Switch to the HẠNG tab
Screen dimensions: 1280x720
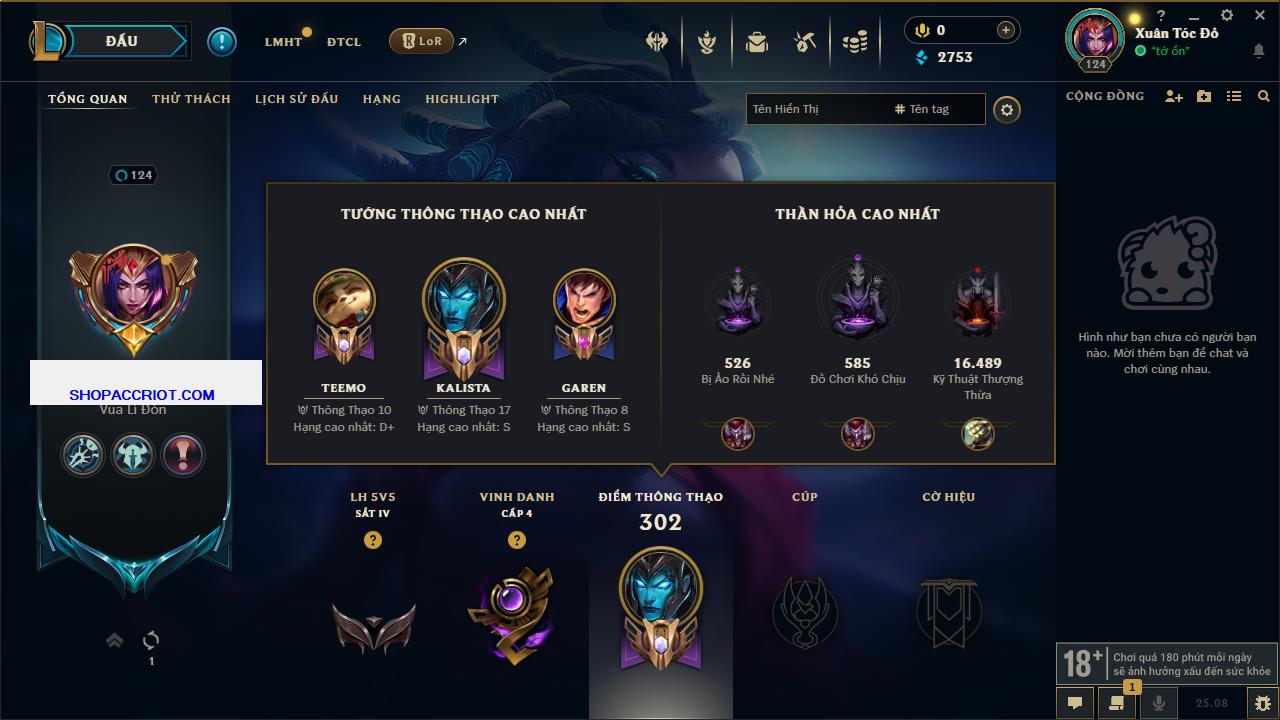381,99
